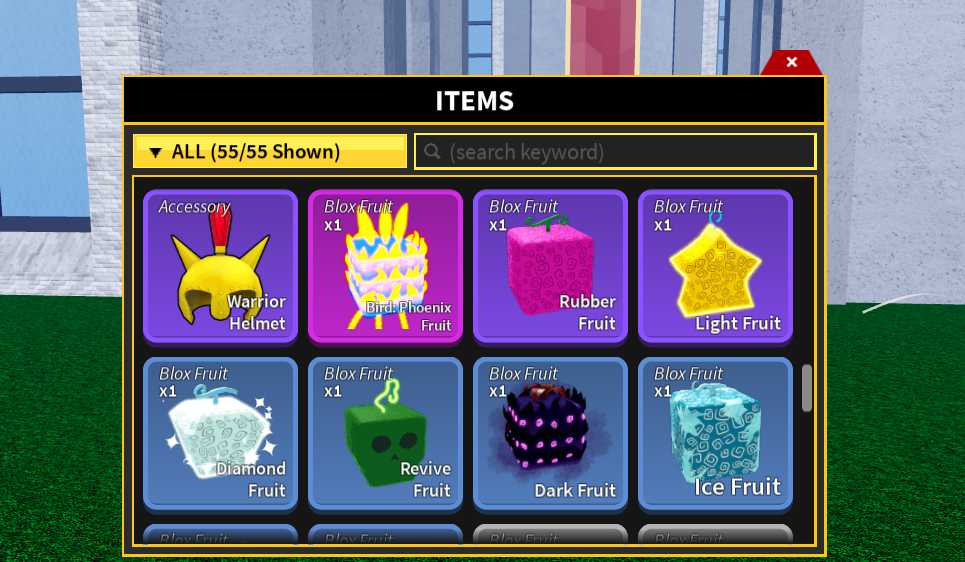This screenshot has height=562, width=965.
Task: Select the Warrior Helmet accessory
Action: pos(220,266)
